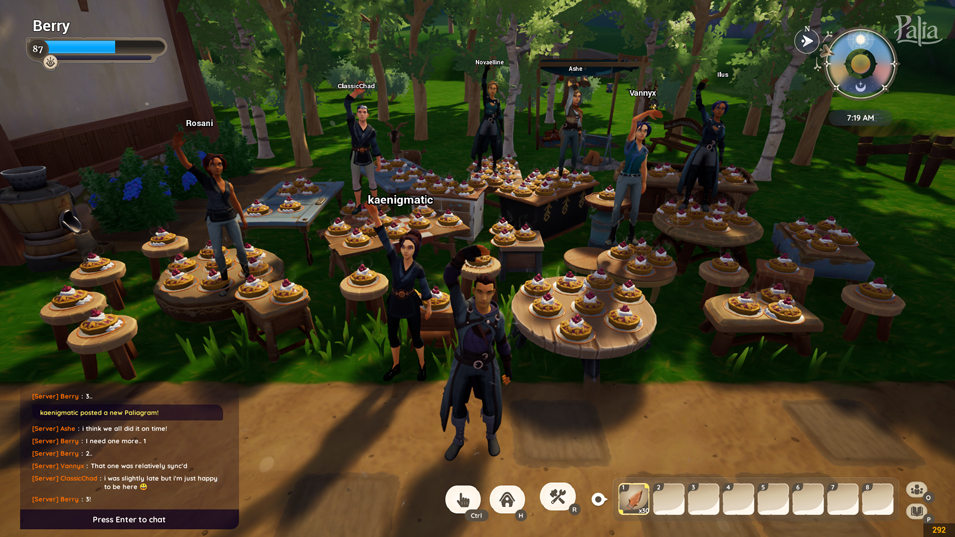Click the chat box input bar
The width and height of the screenshot is (955, 537).
pos(129,520)
